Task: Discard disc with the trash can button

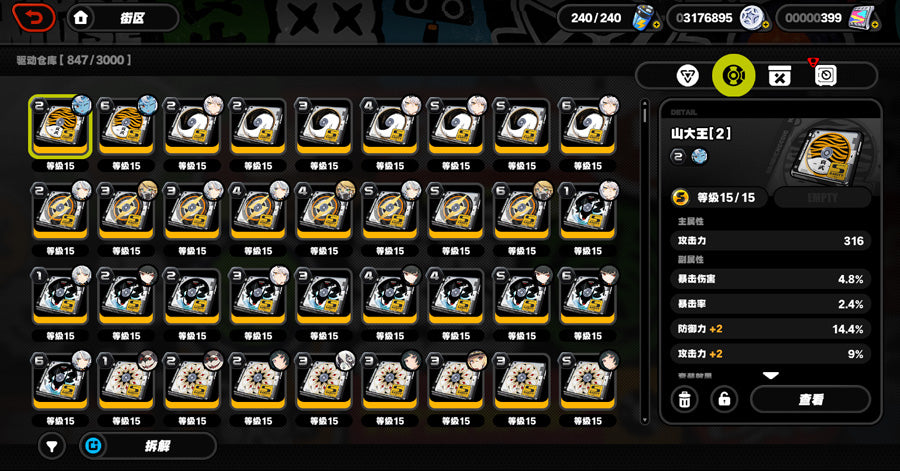Action: tap(684, 399)
